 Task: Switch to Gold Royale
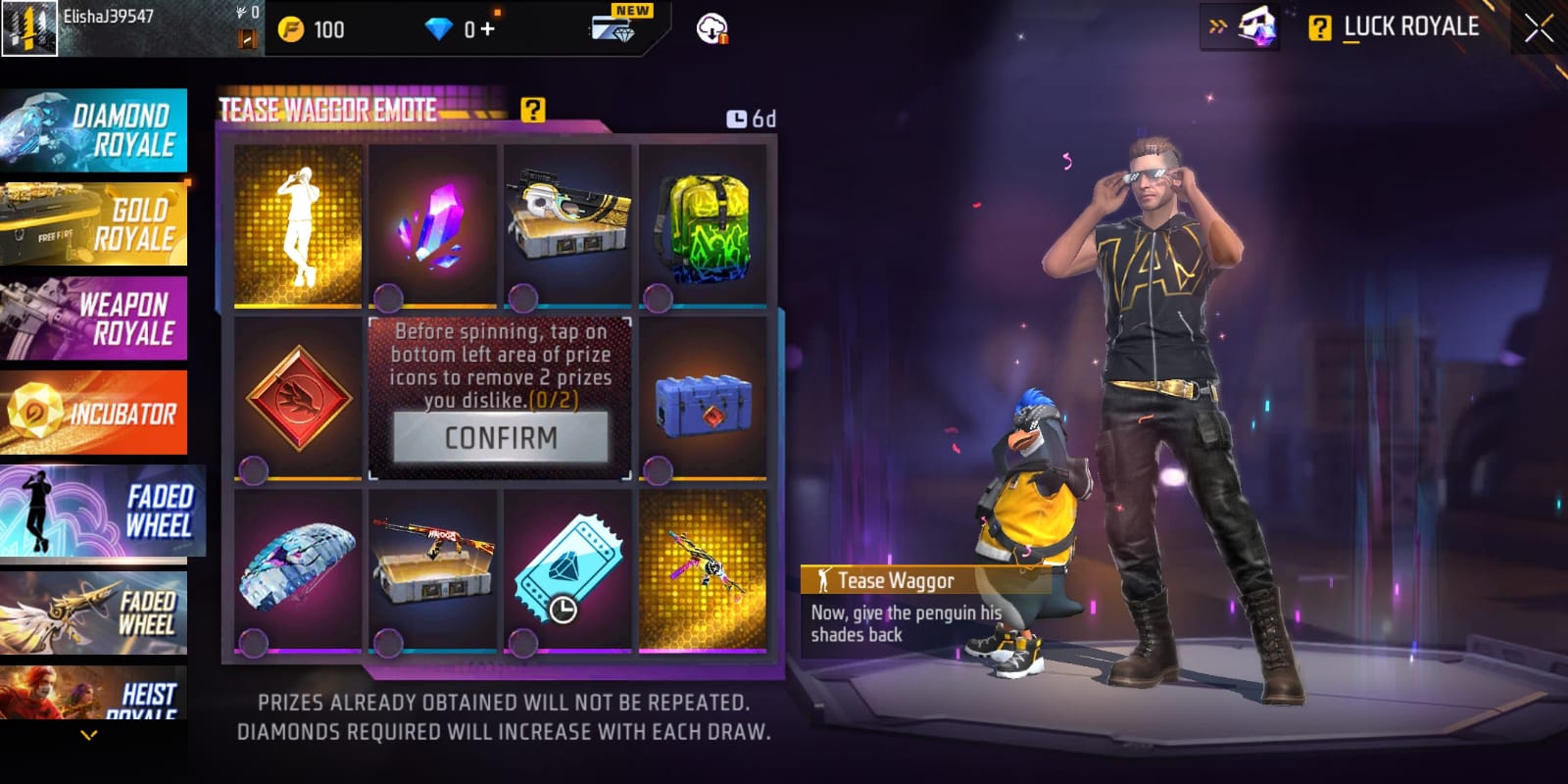(x=94, y=224)
